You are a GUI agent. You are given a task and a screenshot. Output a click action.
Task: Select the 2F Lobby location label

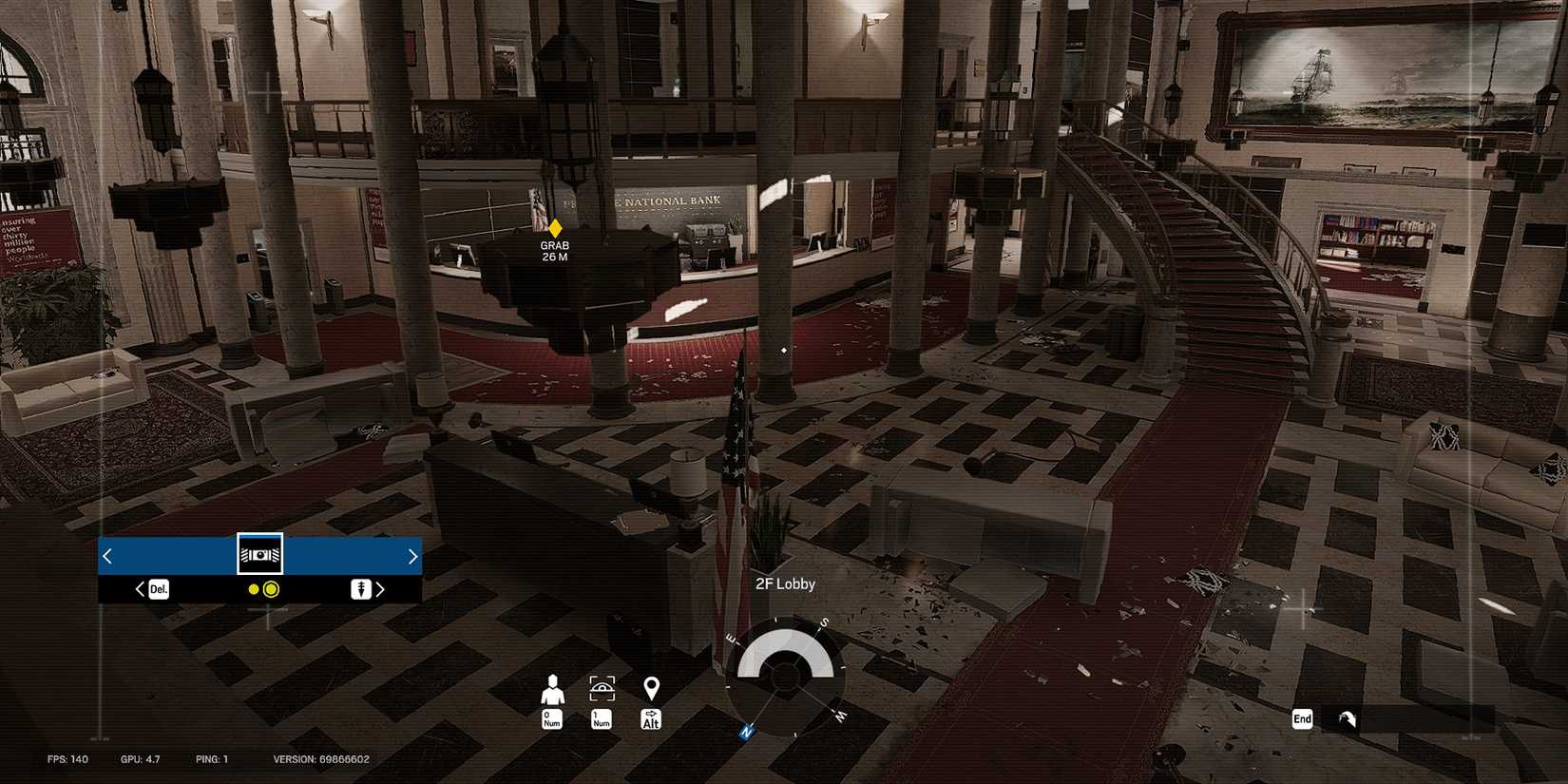click(x=785, y=583)
